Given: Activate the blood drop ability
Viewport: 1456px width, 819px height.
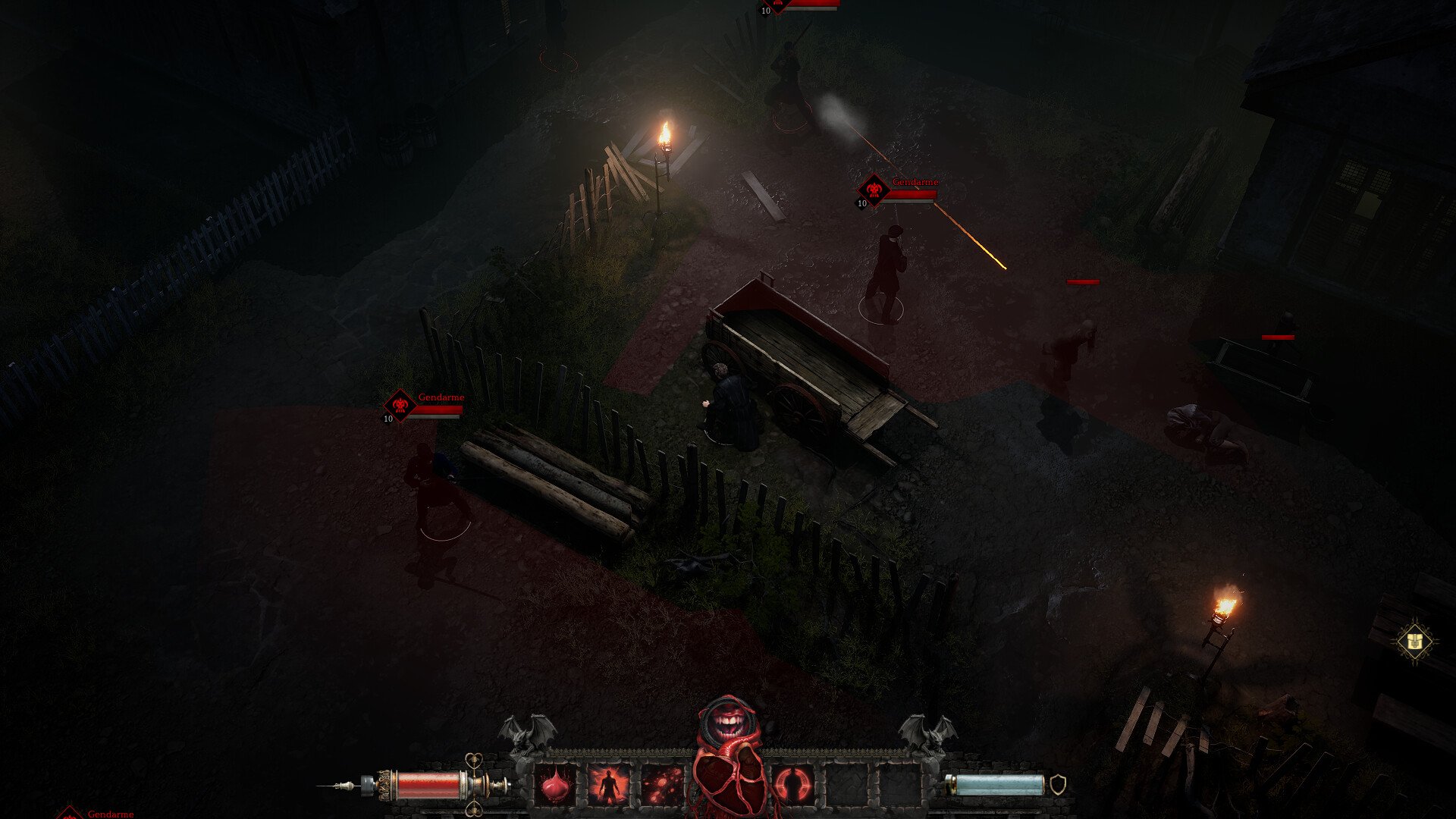Looking at the screenshot, I should click(x=557, y=785).
